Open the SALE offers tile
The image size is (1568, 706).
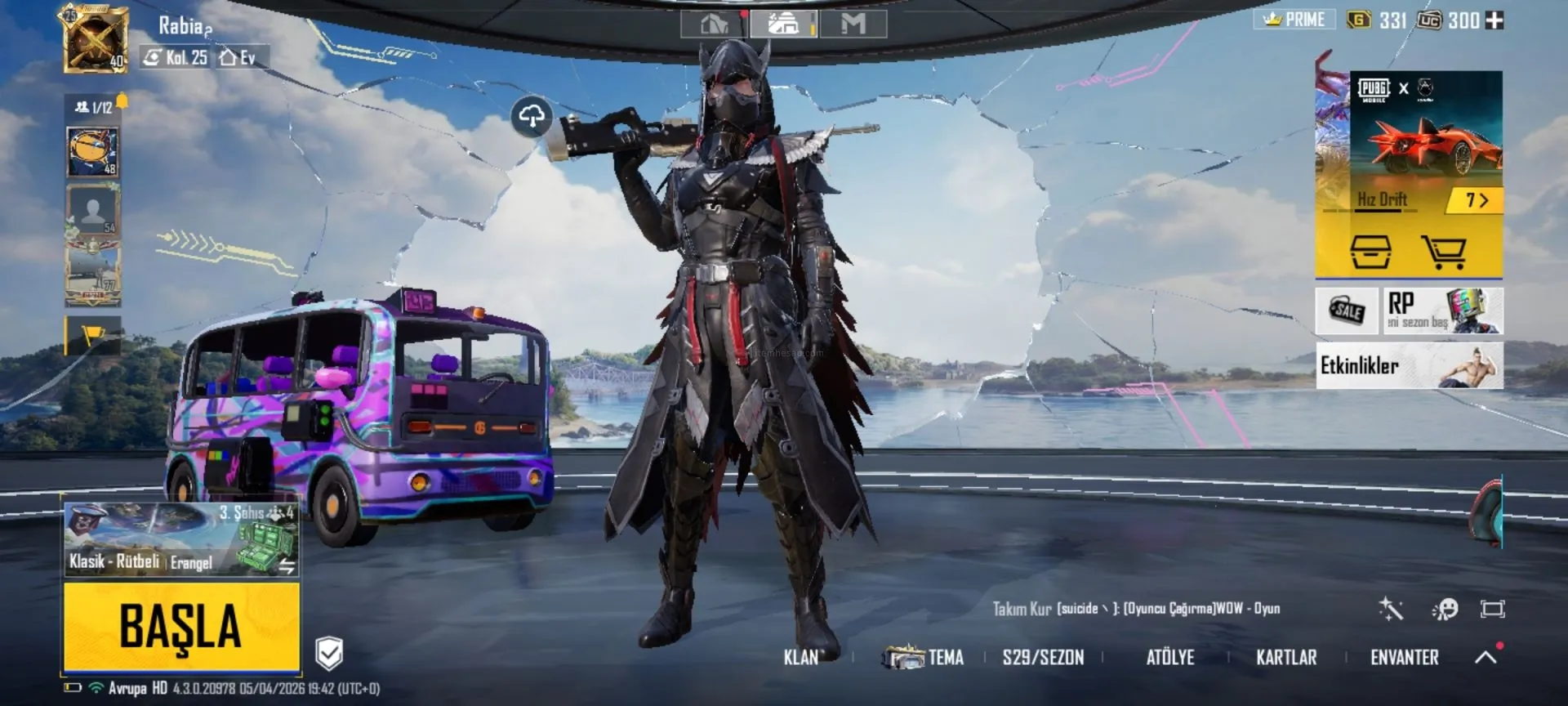point(1347,311)
